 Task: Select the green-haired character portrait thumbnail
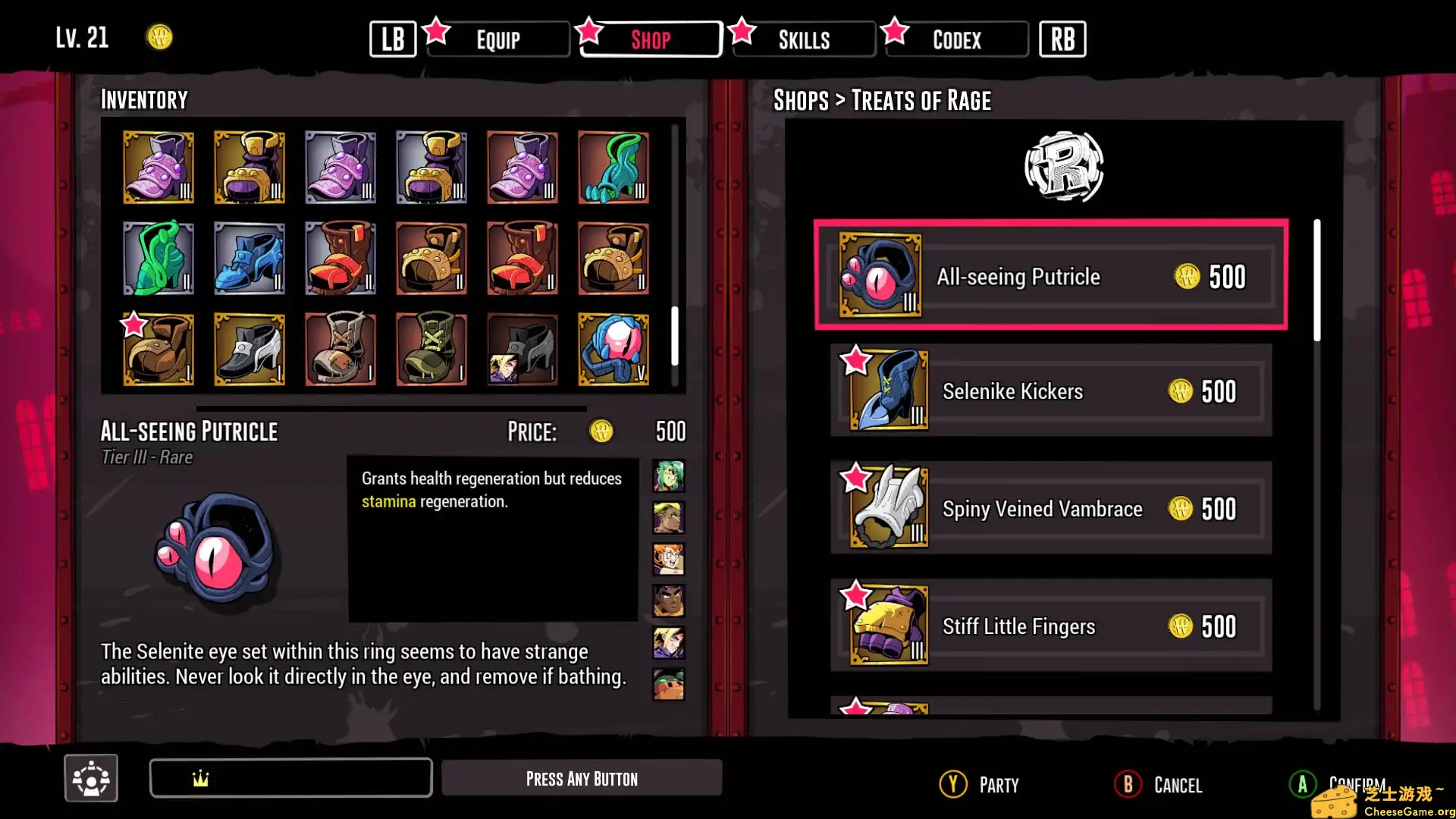(668, 475)
